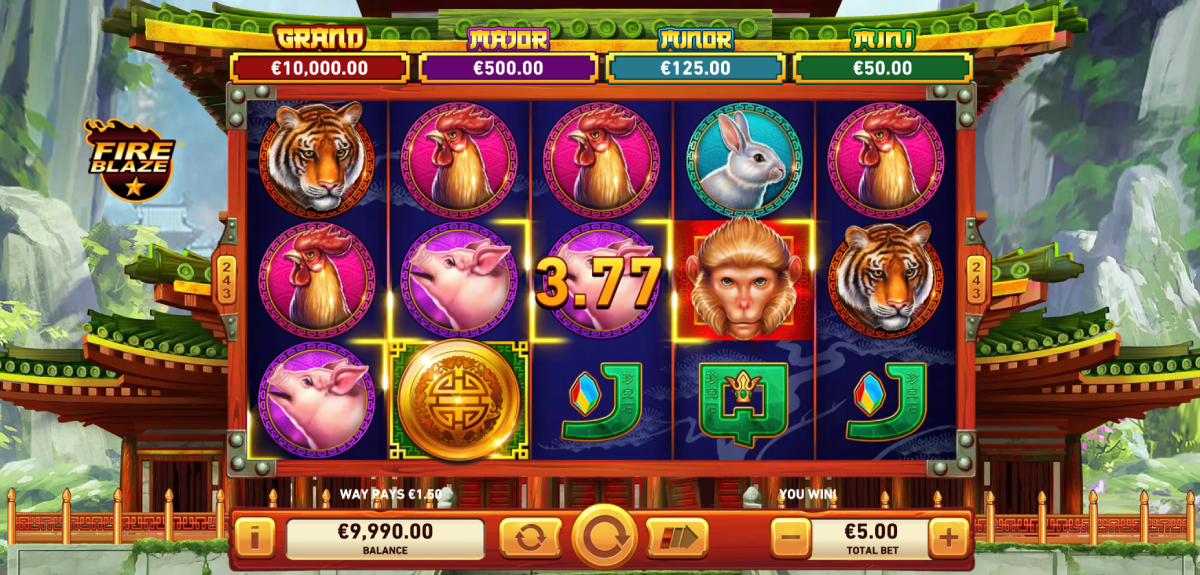Decrease total bet with the minus button
Viewport: 1200px width, 575px height.
[790, 538]
